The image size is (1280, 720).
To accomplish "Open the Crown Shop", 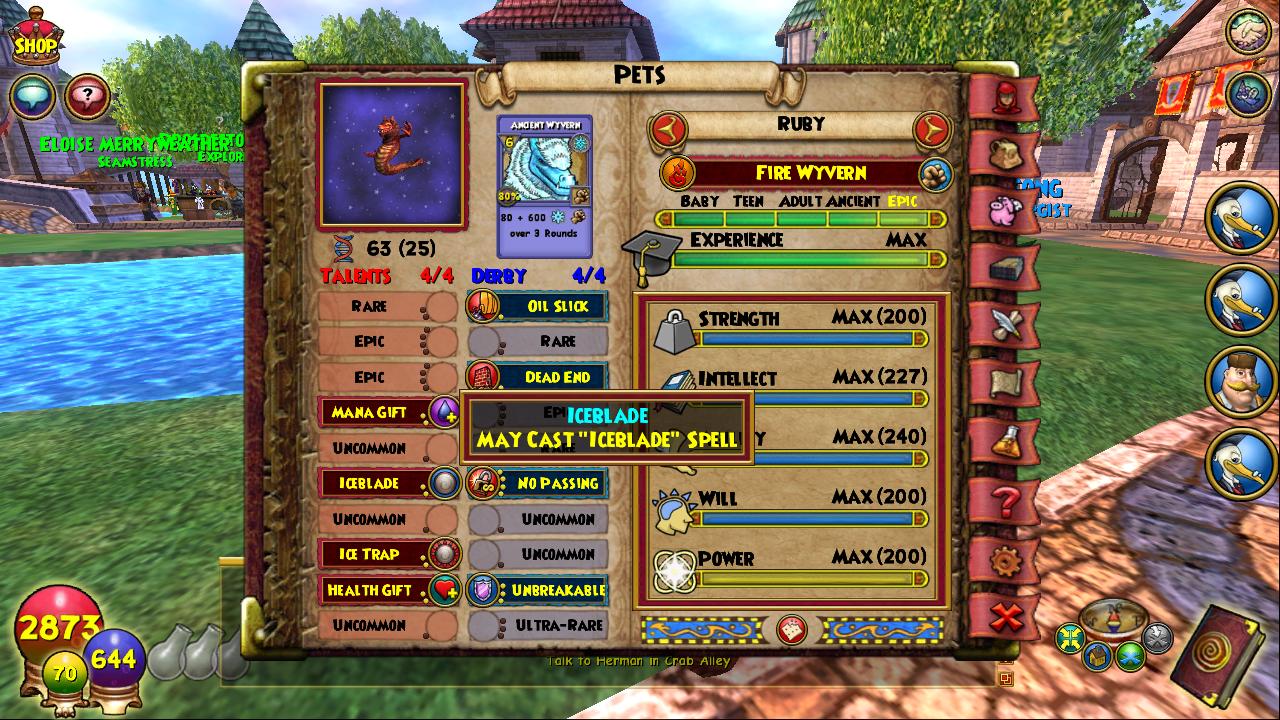I will (x=35, y=36).
